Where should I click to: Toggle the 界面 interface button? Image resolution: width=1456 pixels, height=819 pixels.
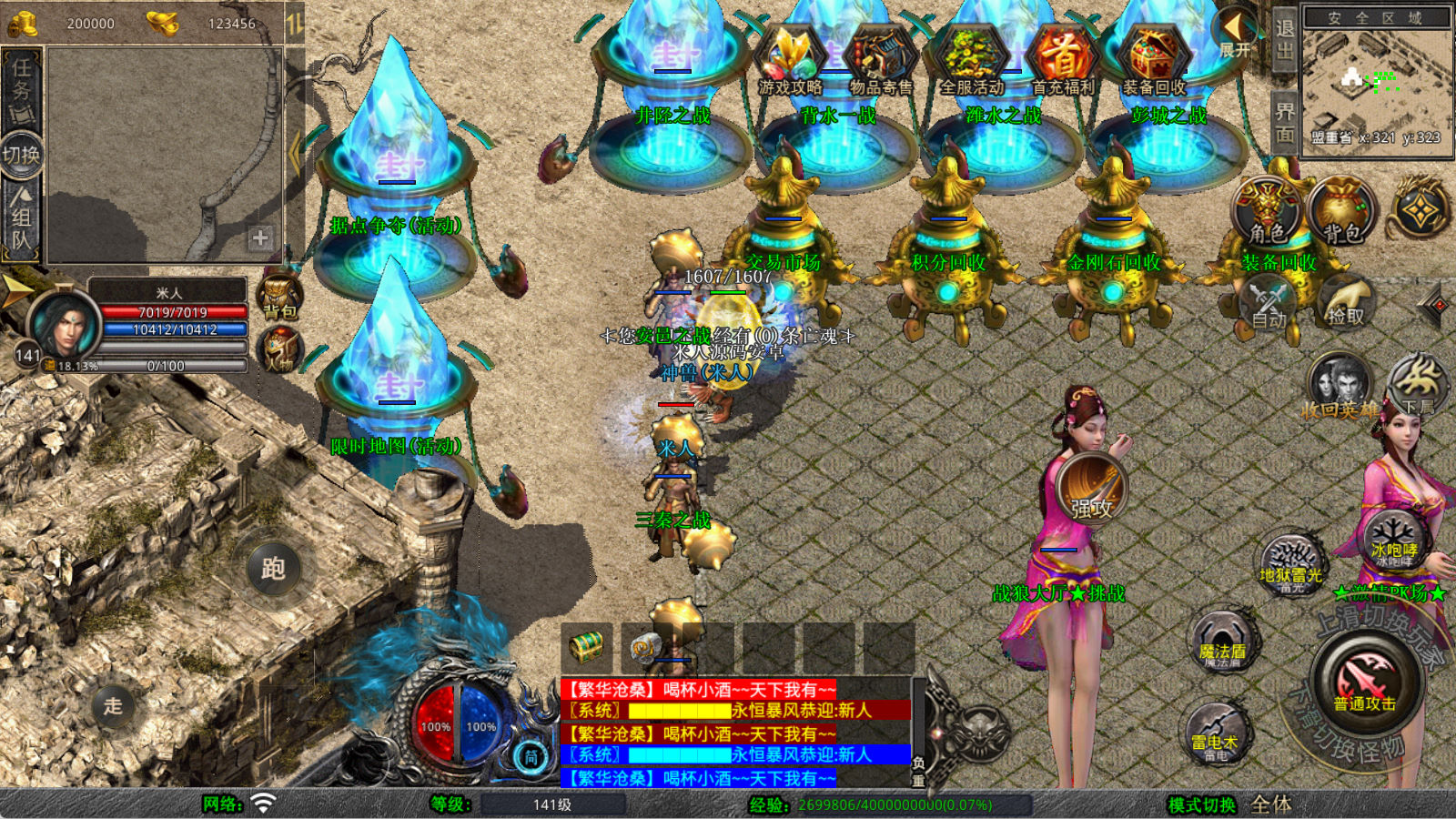click(x=1284, y=123)
